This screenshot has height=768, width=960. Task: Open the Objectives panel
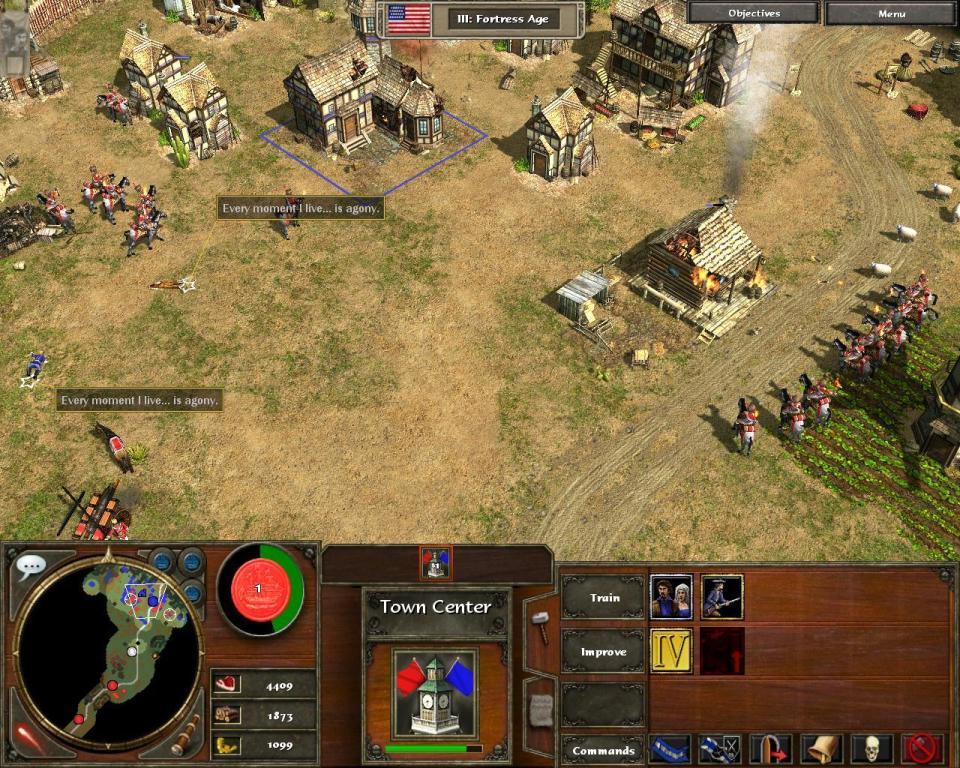(754, 13)
